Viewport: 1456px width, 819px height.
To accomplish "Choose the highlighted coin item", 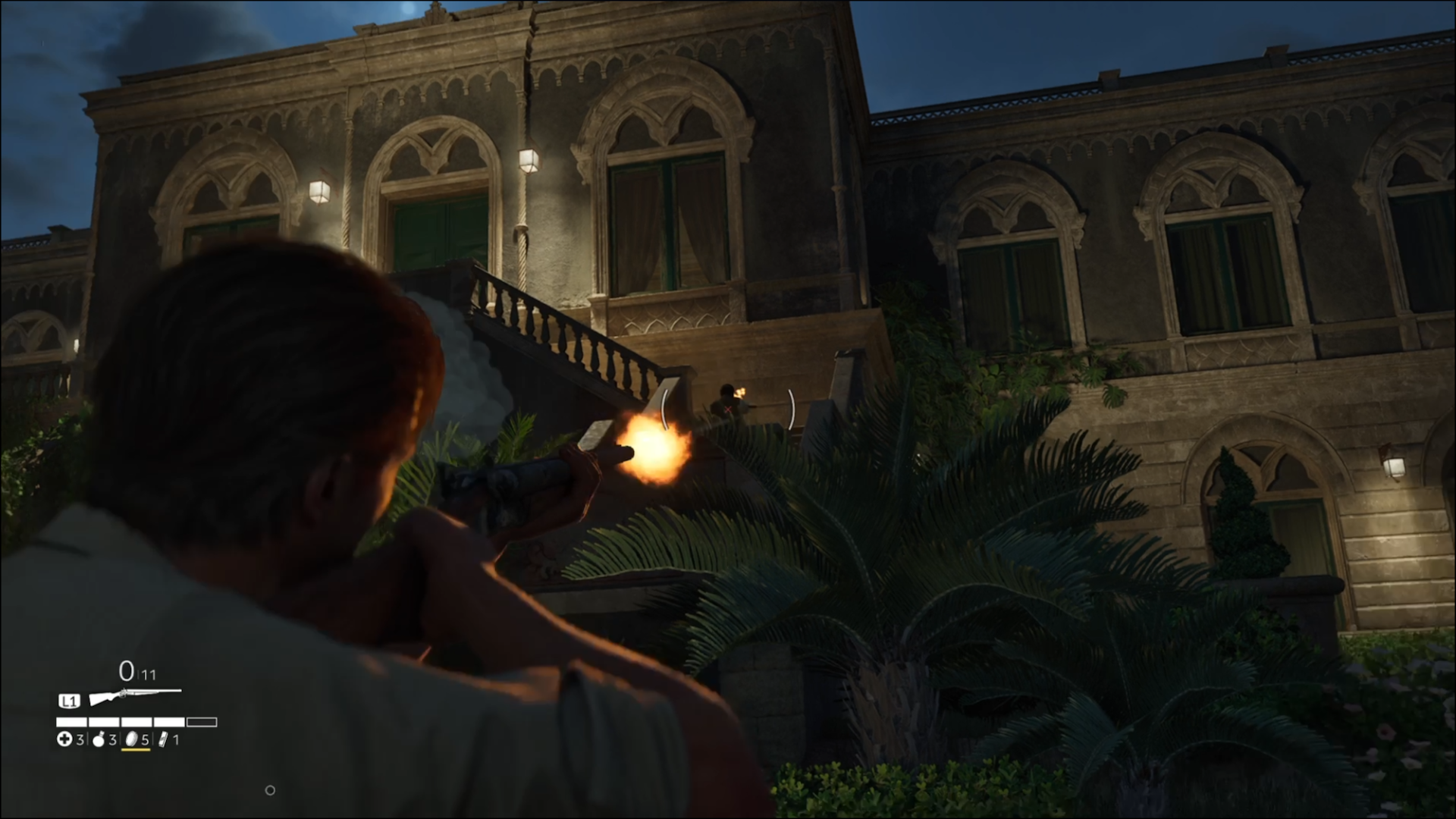I will pyautogui.click(x=131, y=739).
